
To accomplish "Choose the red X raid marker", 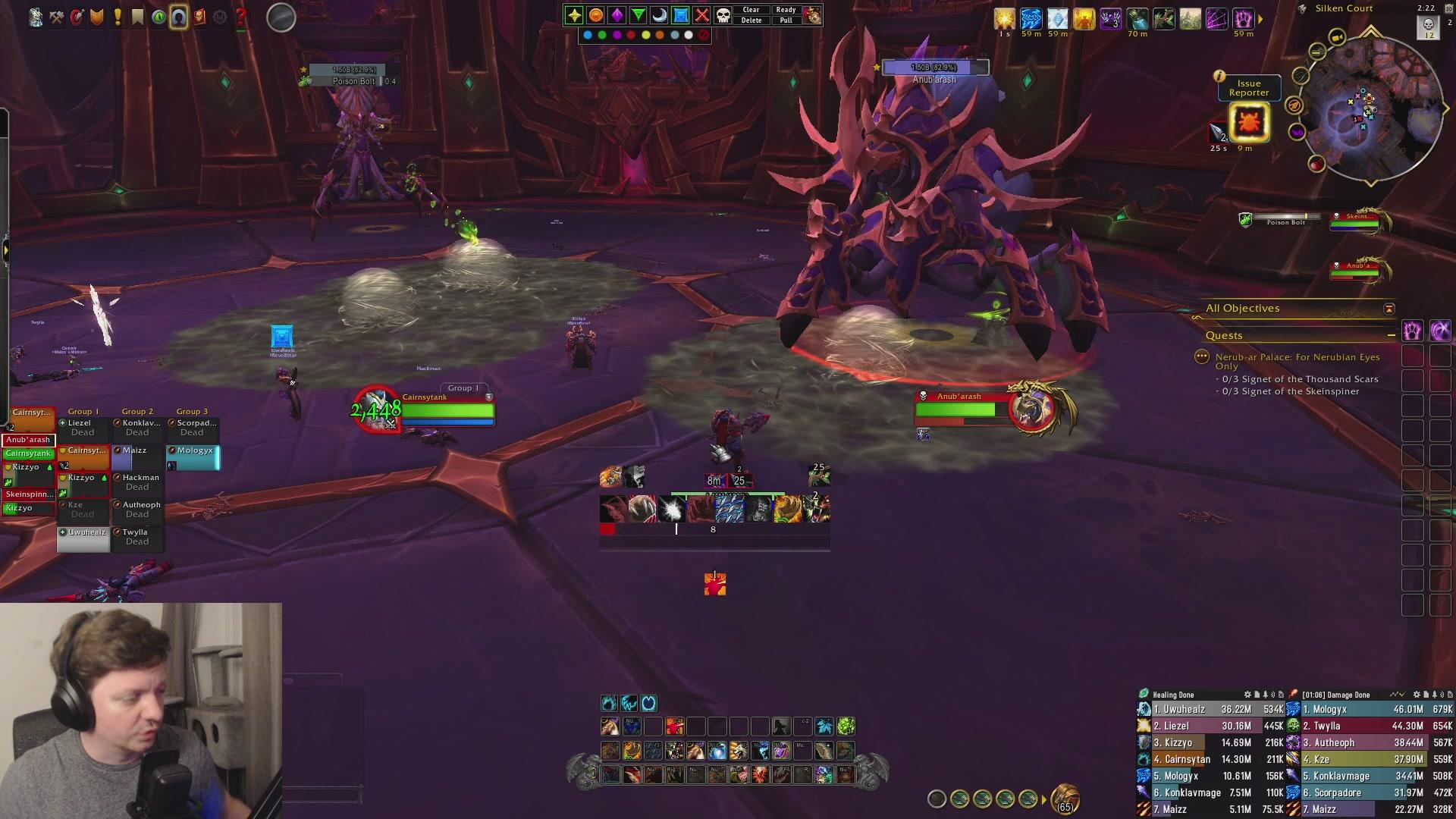I will click(x=702, y=15).
